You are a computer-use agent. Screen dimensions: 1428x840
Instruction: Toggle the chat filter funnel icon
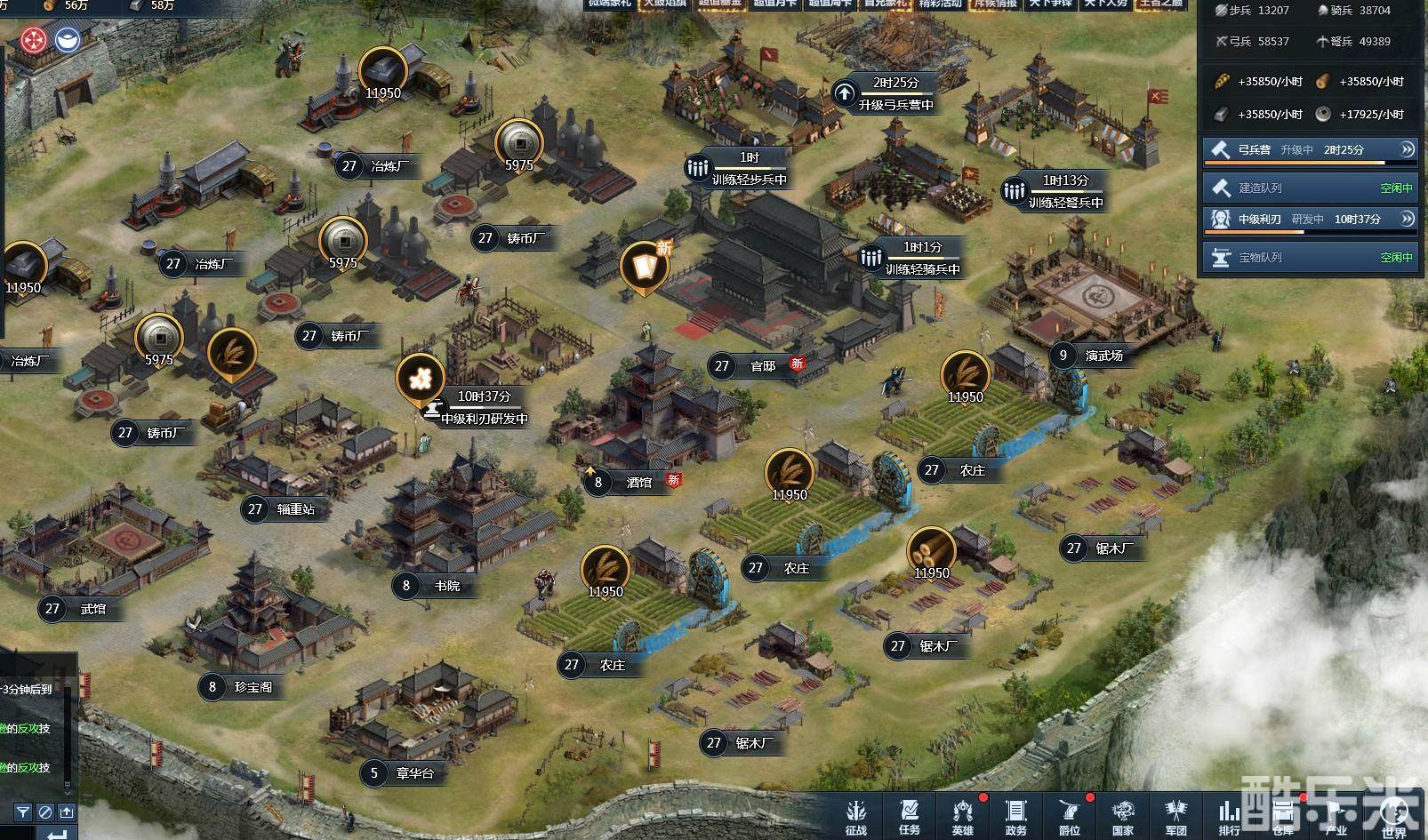coord(23,812)
